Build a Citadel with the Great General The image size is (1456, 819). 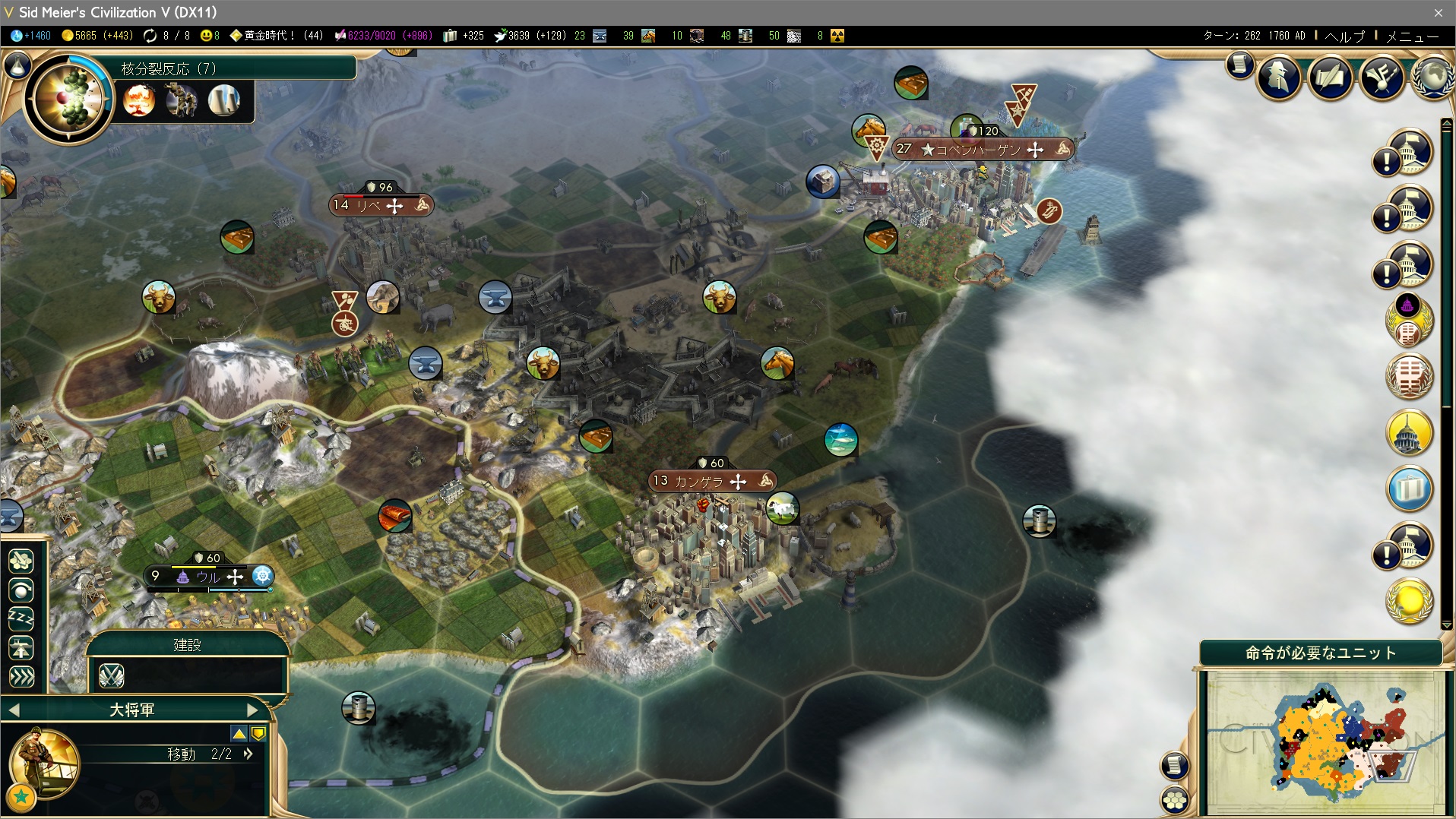[x=112, y=675]
